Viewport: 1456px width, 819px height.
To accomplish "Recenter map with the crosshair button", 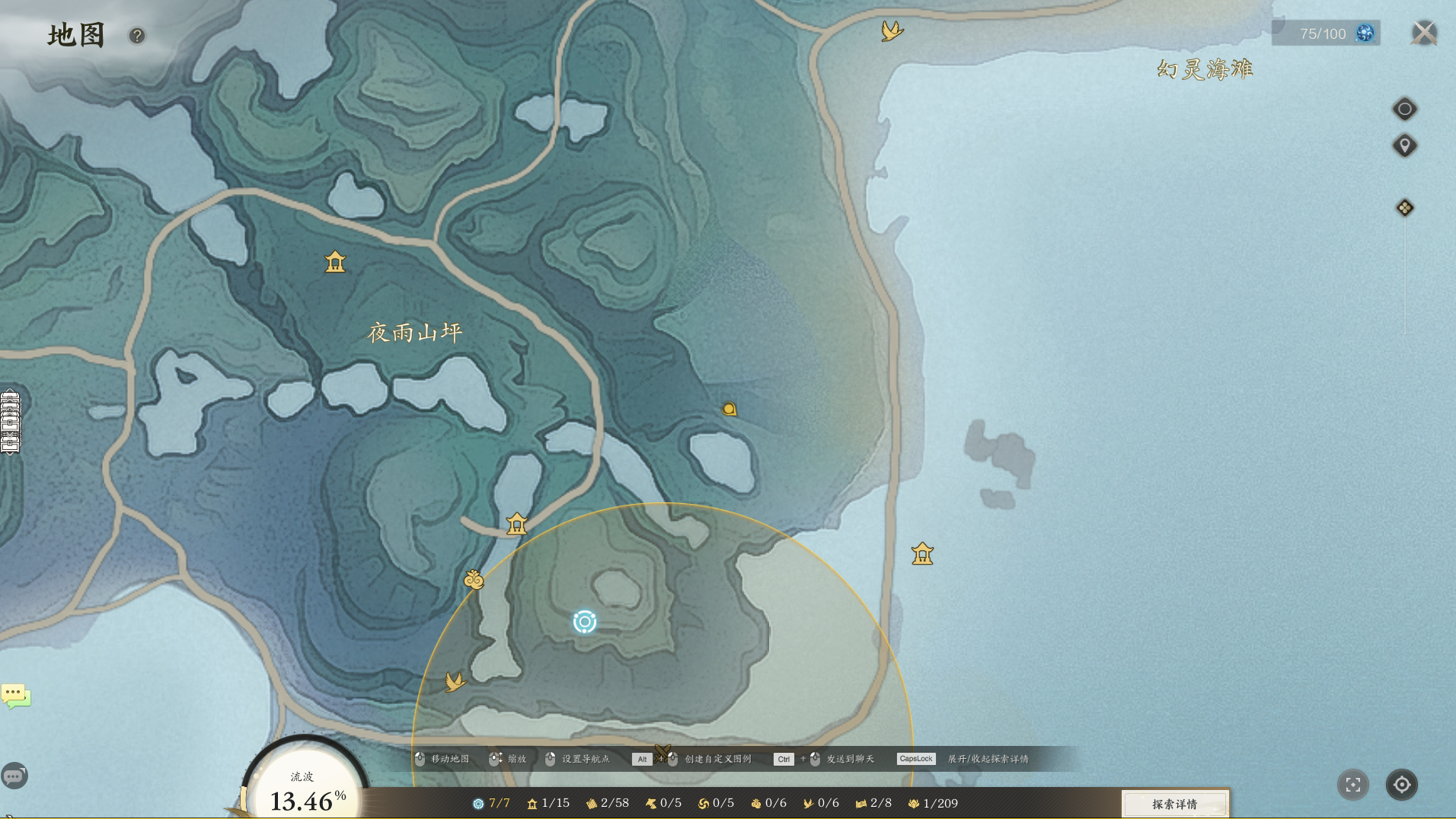I will [x=1402, y=785].
